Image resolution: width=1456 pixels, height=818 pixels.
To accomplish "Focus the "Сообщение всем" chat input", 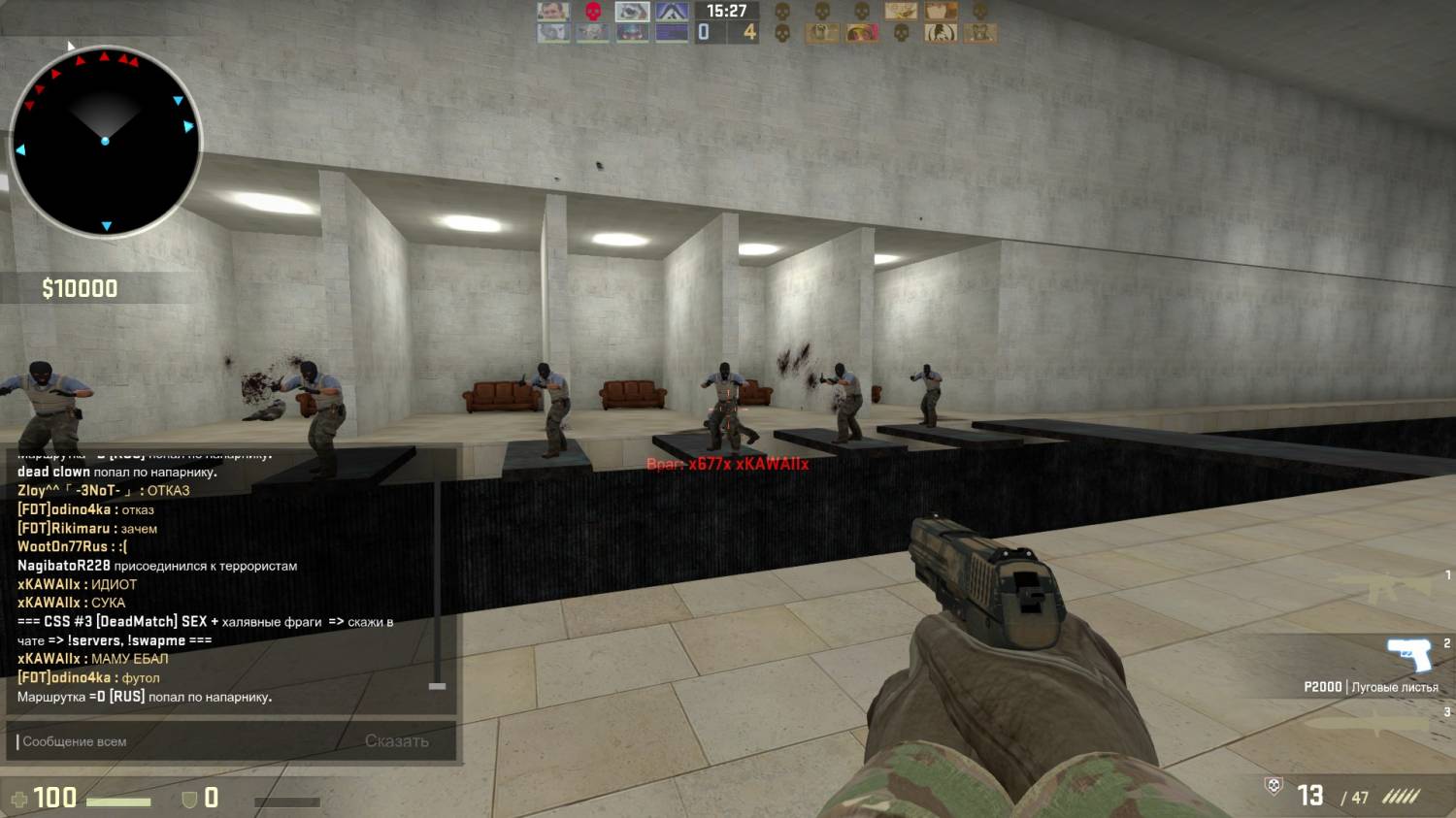I will tap(184, 741).
